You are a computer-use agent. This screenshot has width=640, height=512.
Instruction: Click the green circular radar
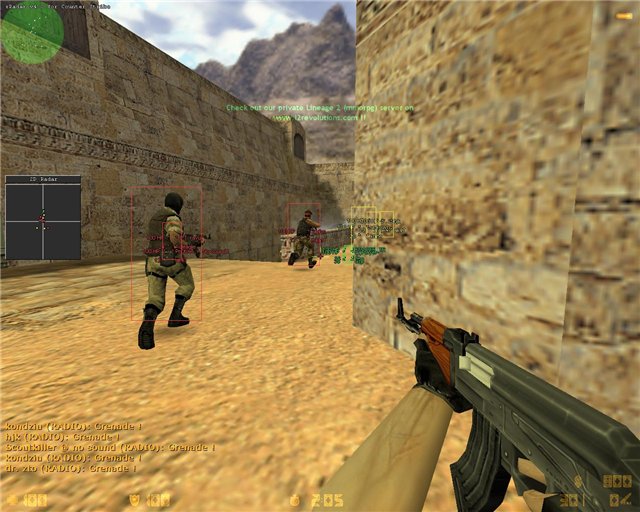(31, 31)
